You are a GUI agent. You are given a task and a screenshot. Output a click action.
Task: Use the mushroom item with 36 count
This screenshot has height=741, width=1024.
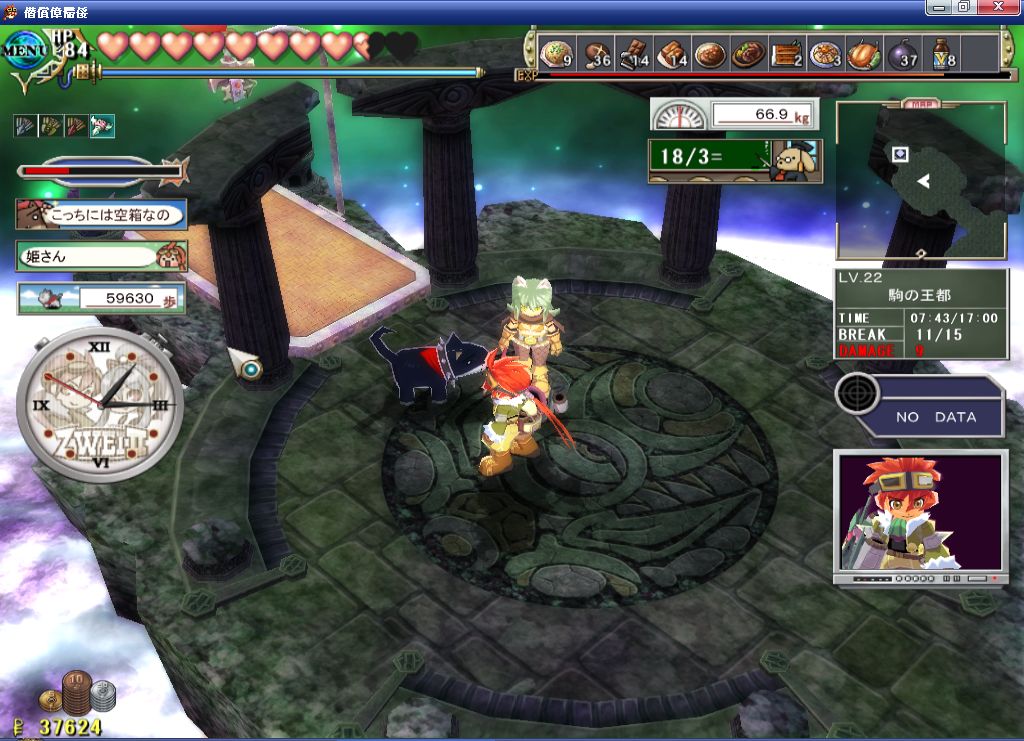pyautogui.click(x=597, y=53)
